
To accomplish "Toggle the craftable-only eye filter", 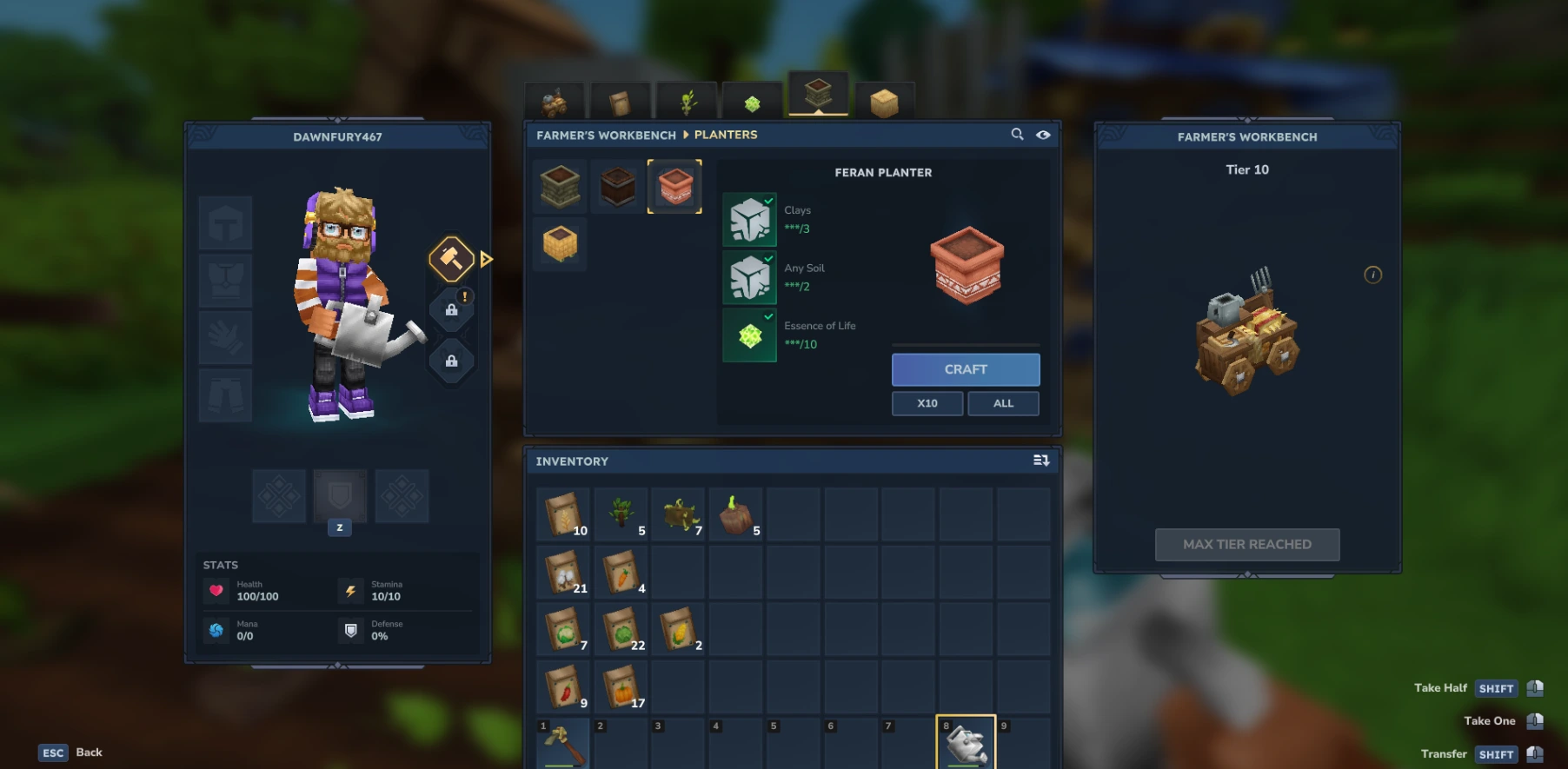I will click(1043, 135).
